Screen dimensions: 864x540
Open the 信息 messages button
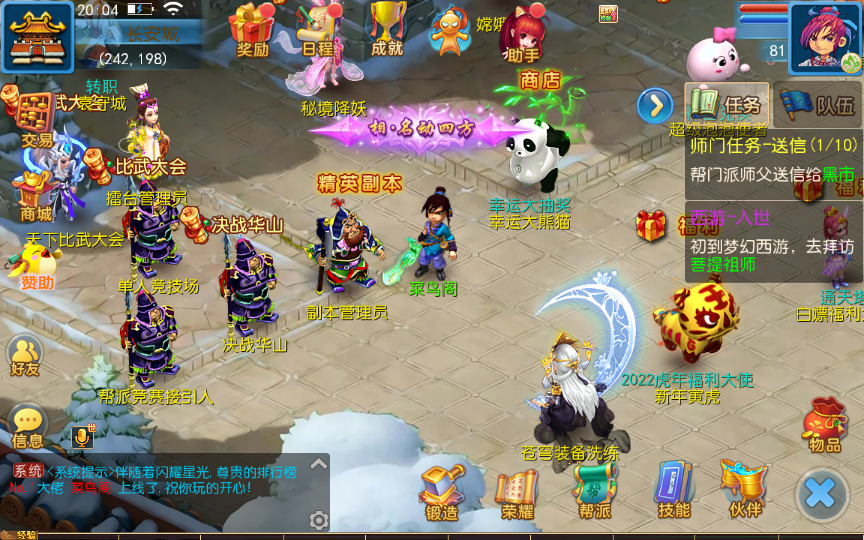28,424
